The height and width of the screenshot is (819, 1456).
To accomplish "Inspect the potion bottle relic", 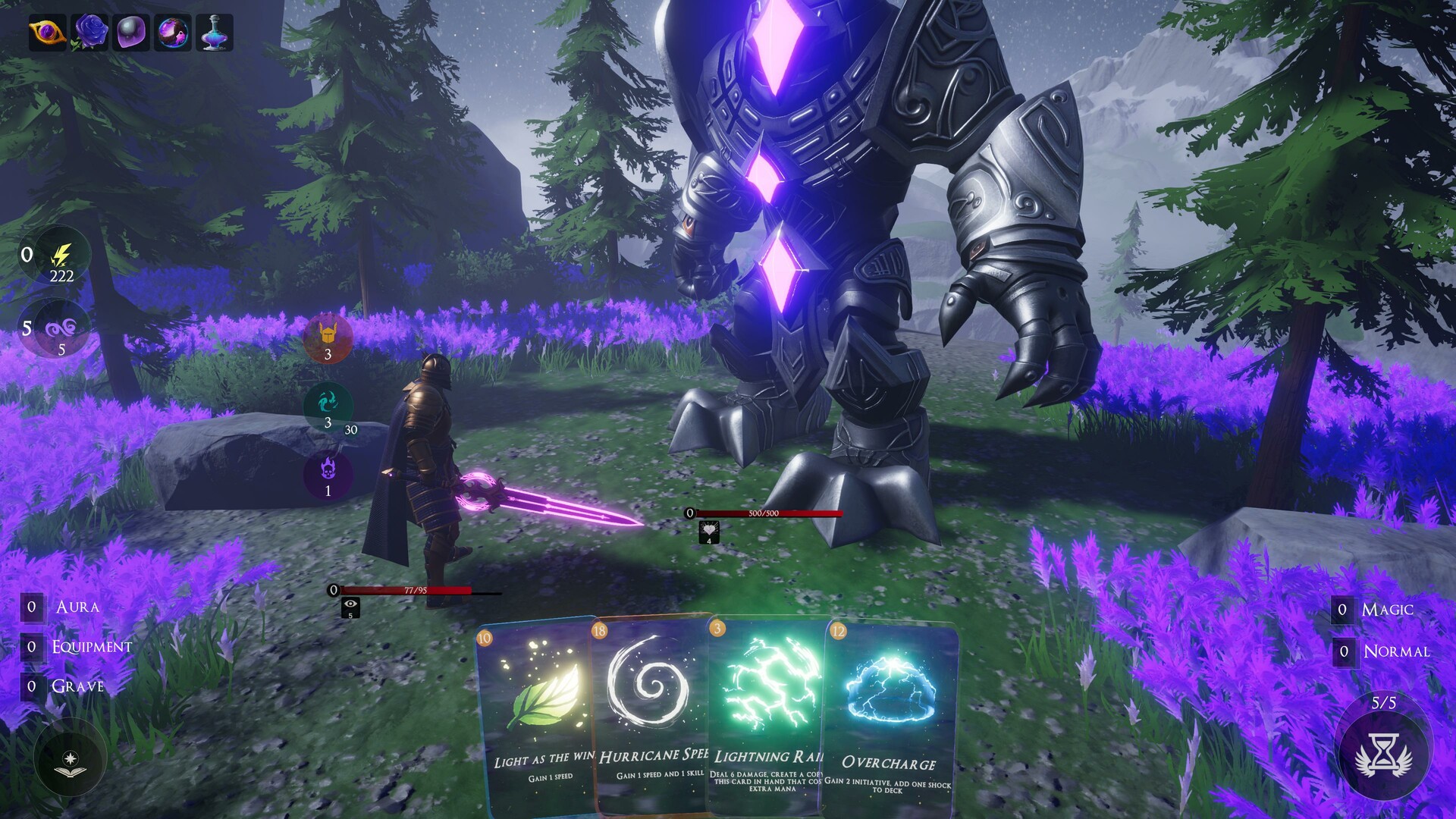I will (215, 33).
